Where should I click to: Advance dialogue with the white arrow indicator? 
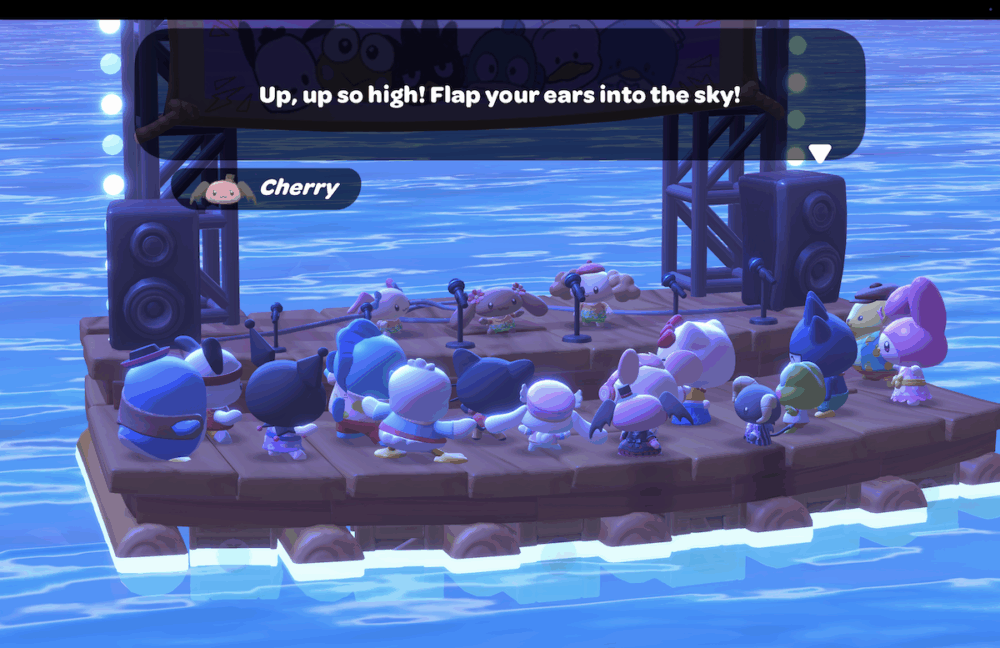[820, 153]
